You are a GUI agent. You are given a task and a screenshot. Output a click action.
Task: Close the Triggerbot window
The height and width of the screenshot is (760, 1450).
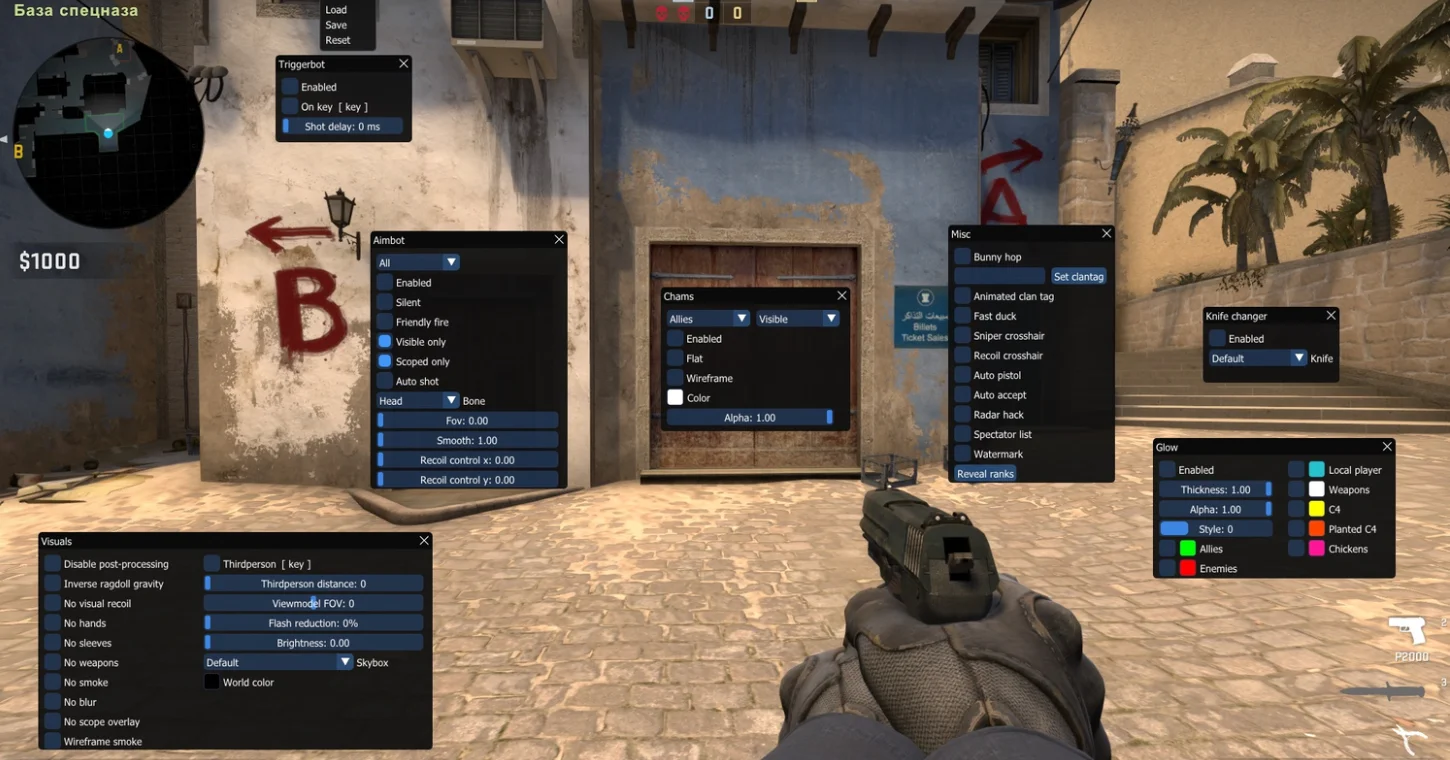(x=404, y=63)
